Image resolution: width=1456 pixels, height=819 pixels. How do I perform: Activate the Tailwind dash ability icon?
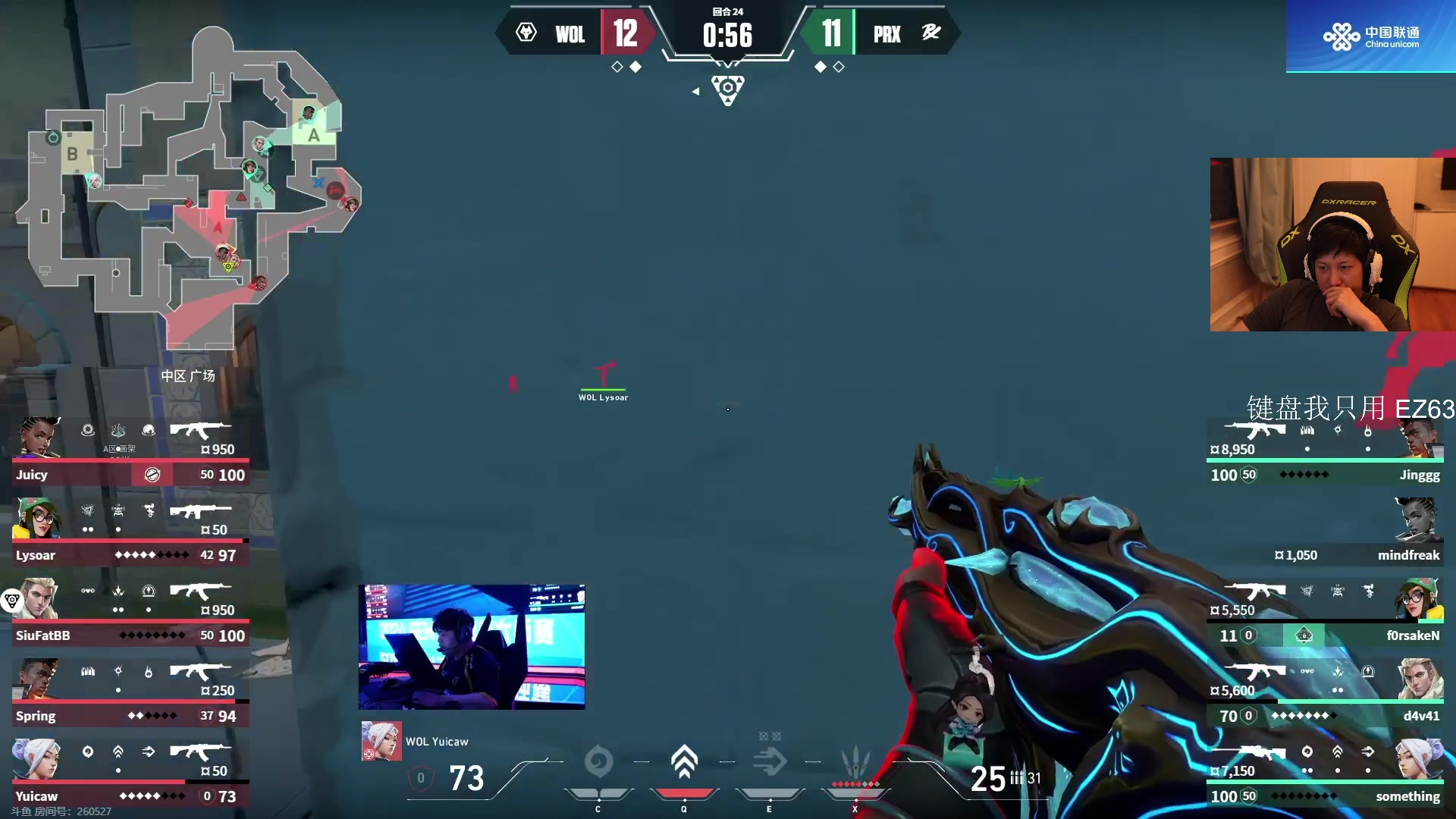770,762
